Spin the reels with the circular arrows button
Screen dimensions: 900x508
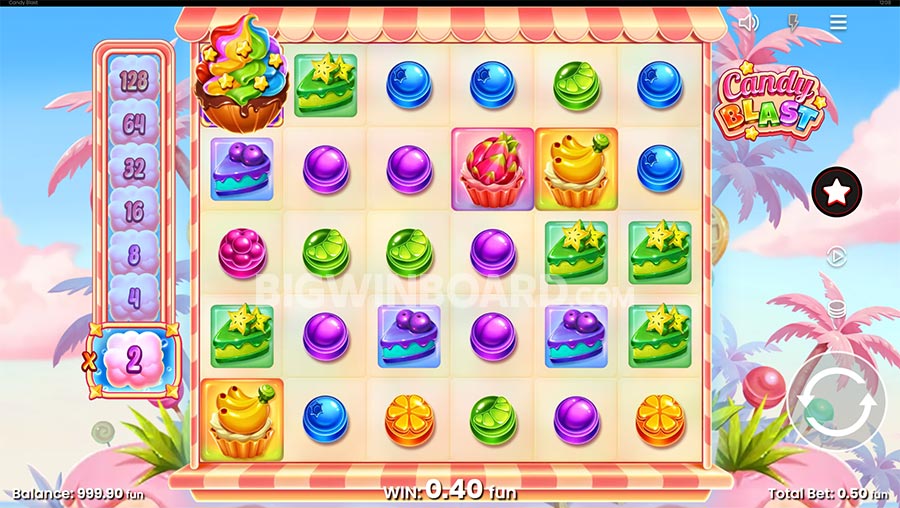tap(837, 401)
